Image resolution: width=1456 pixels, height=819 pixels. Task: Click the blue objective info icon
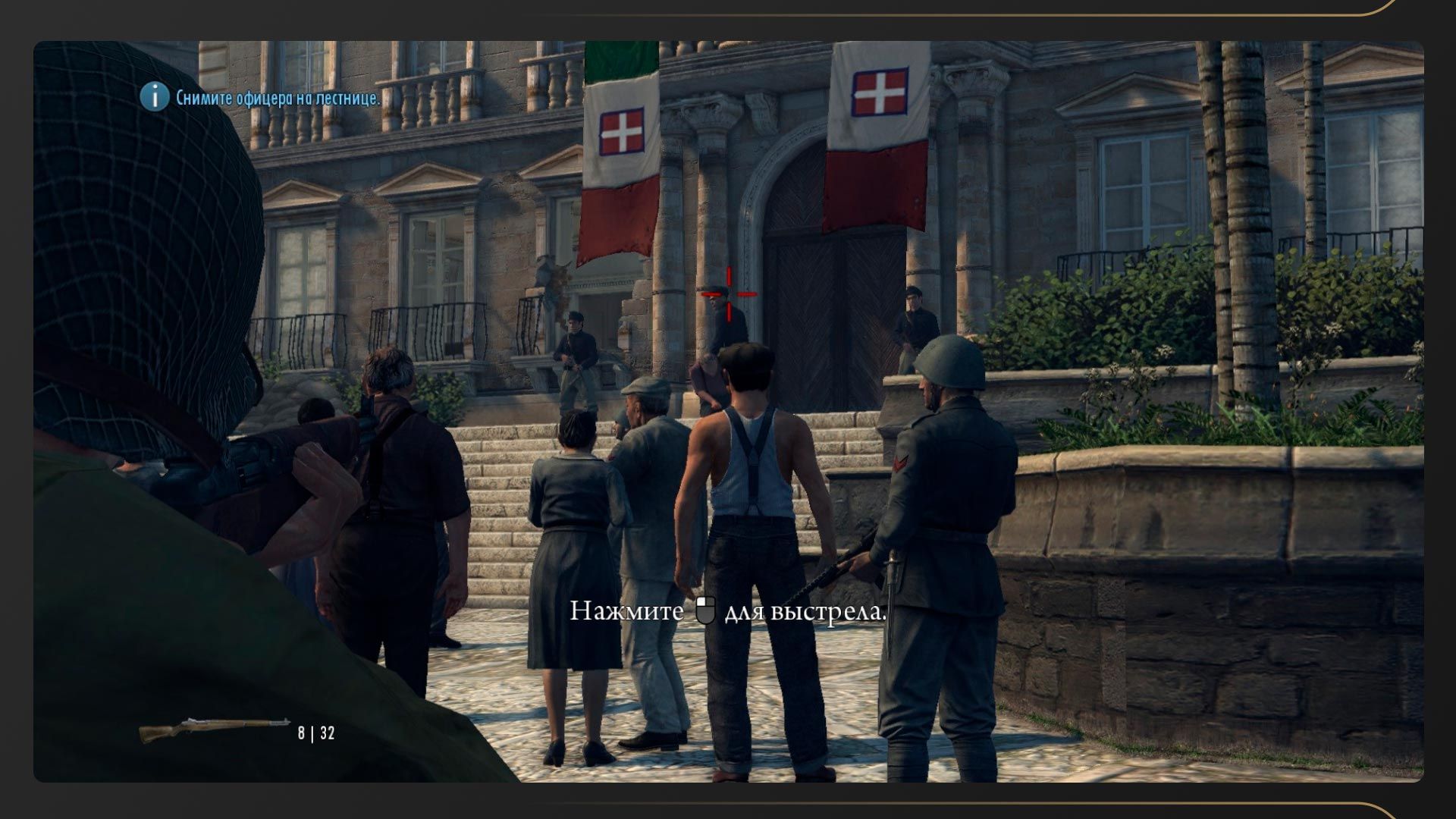pos(155,97)
